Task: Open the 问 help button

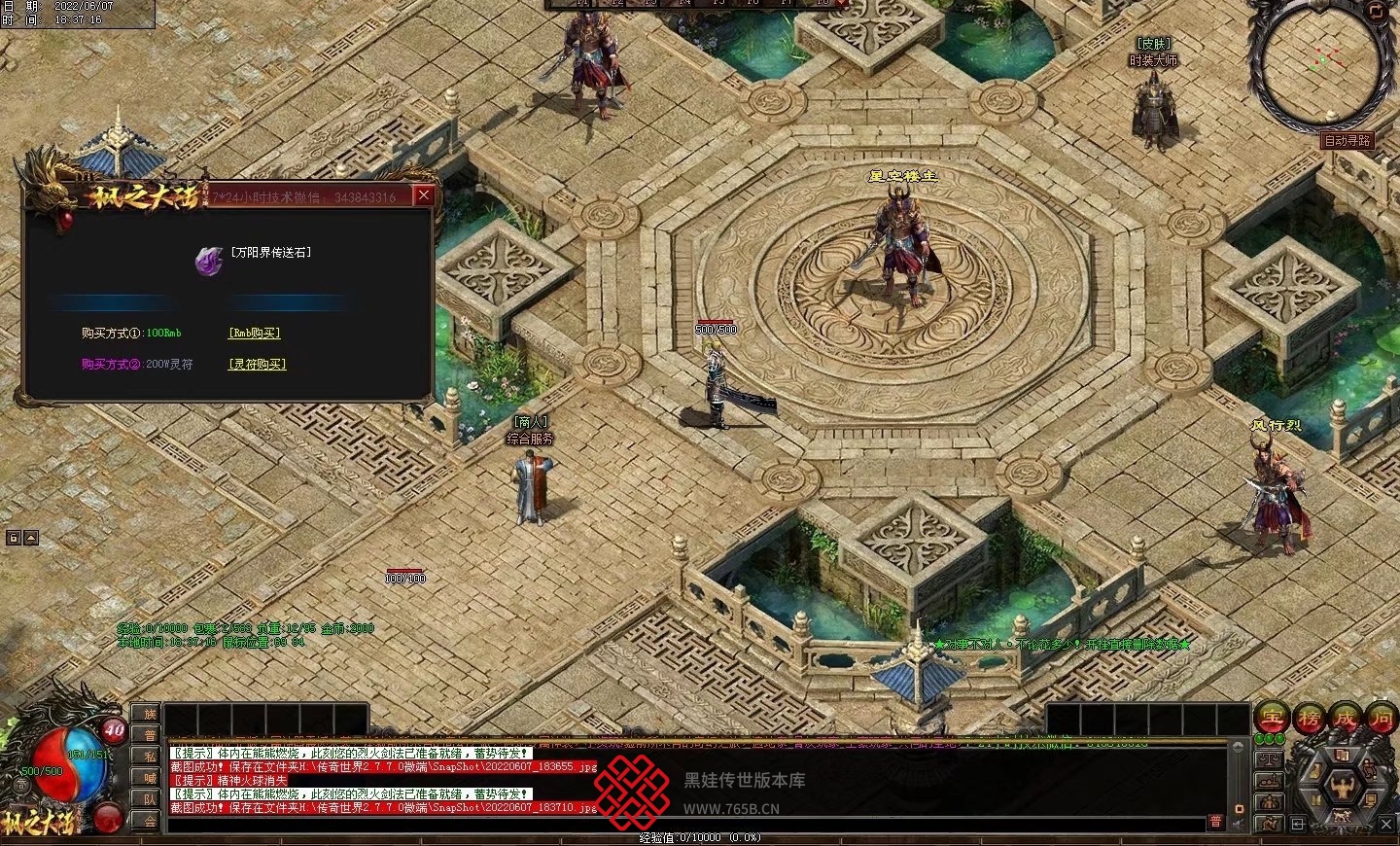Action: pyautogui.click(x=1382, y=719)
